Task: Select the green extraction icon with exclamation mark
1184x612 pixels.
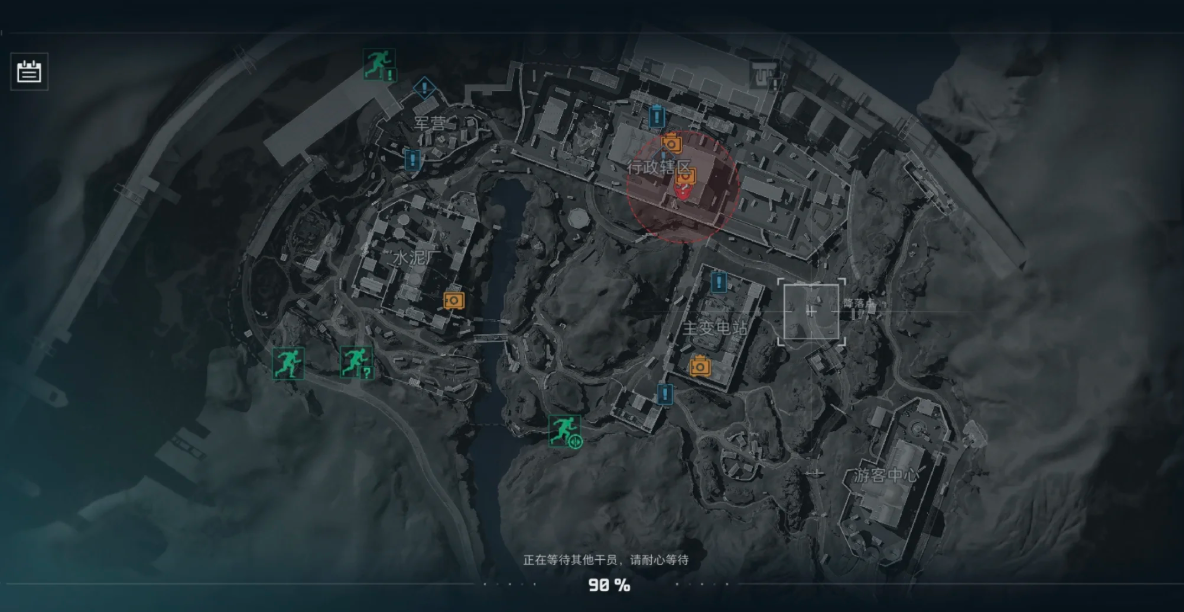Action: tap(379, 65)
